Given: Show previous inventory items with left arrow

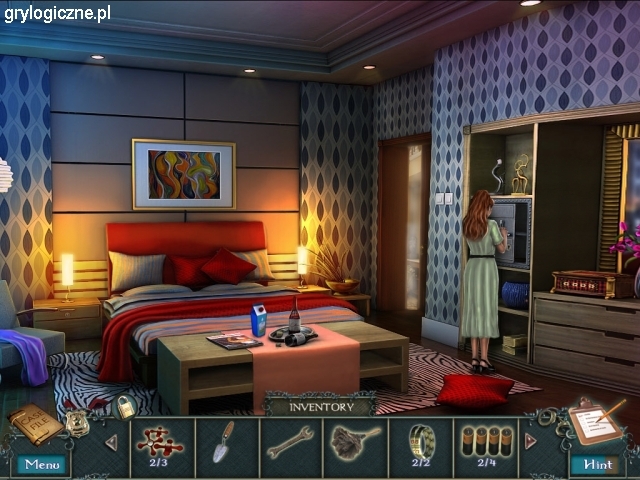Looking at the screenshot, I should coord(111,442).
